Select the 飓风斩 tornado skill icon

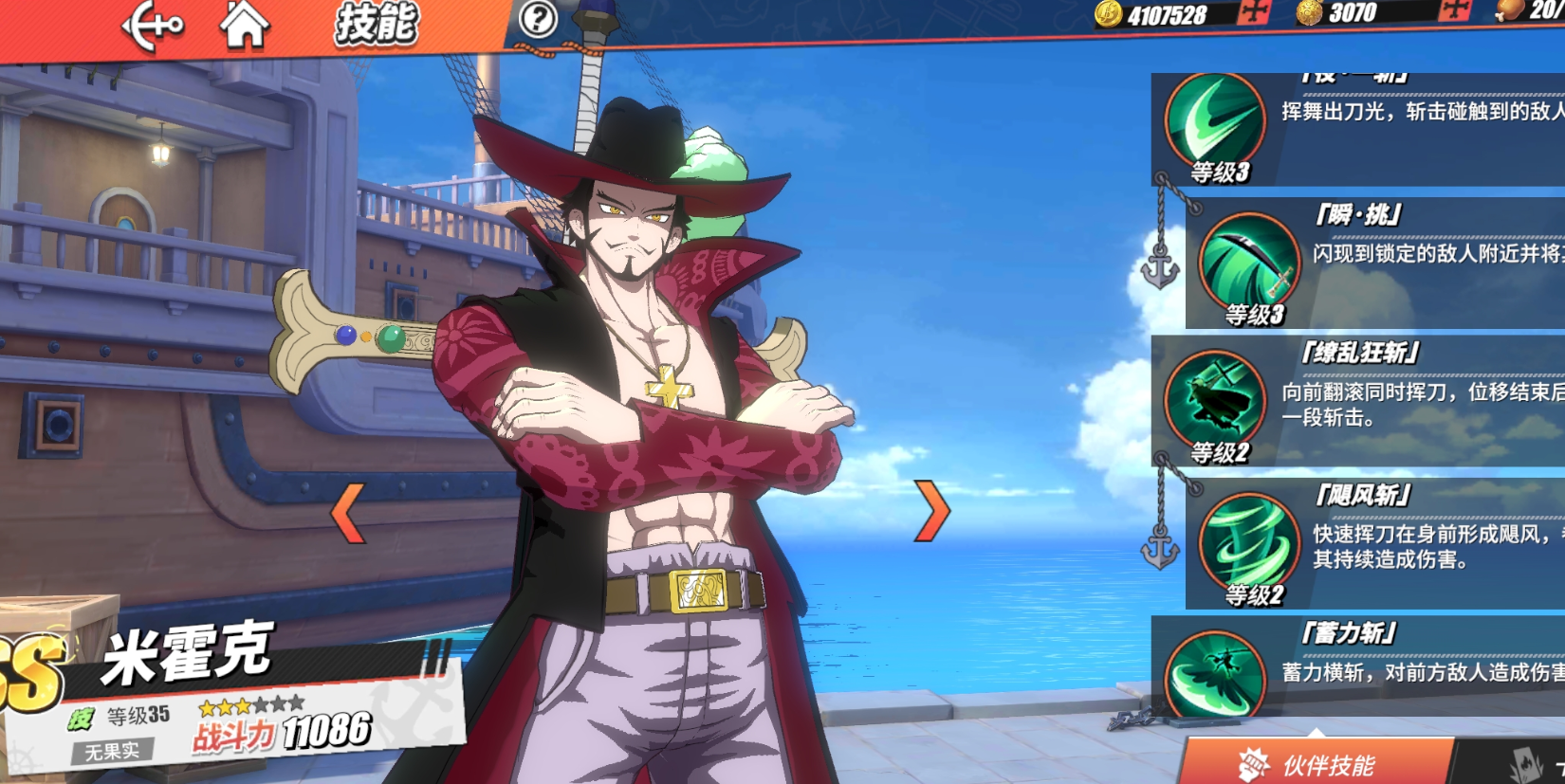pos(1249,542)
